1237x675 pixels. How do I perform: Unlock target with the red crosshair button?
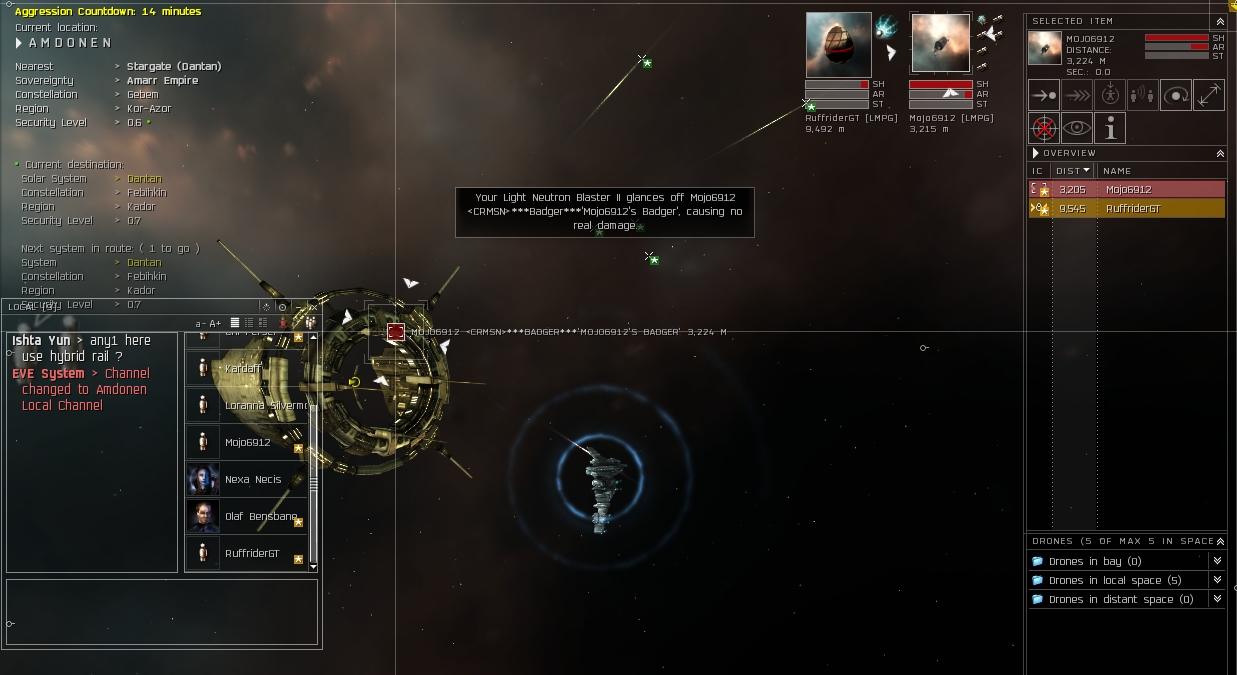(1044, 128)
